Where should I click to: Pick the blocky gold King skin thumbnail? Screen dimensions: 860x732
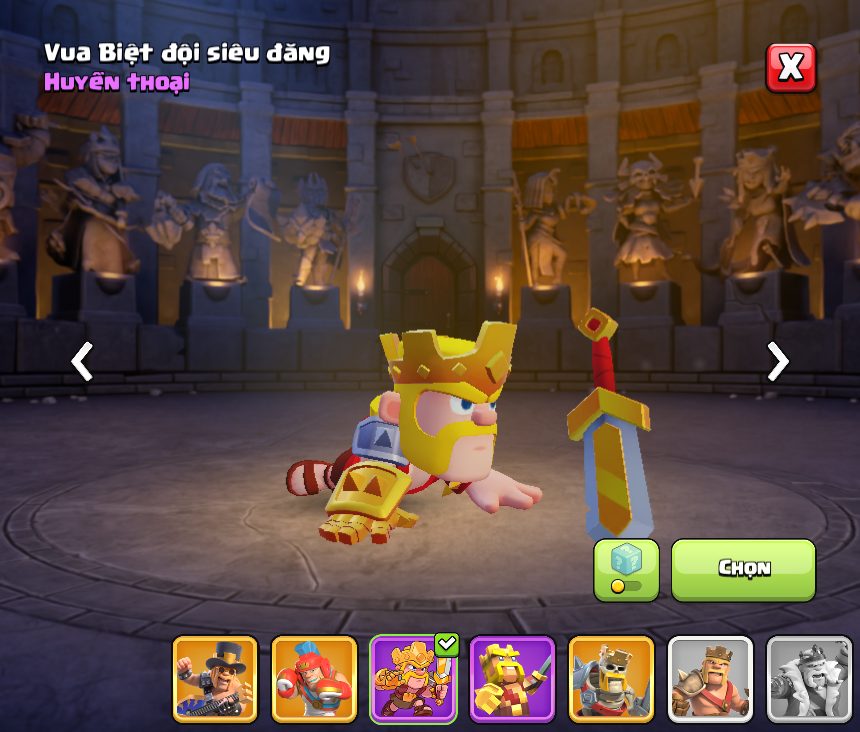point(512,679)
